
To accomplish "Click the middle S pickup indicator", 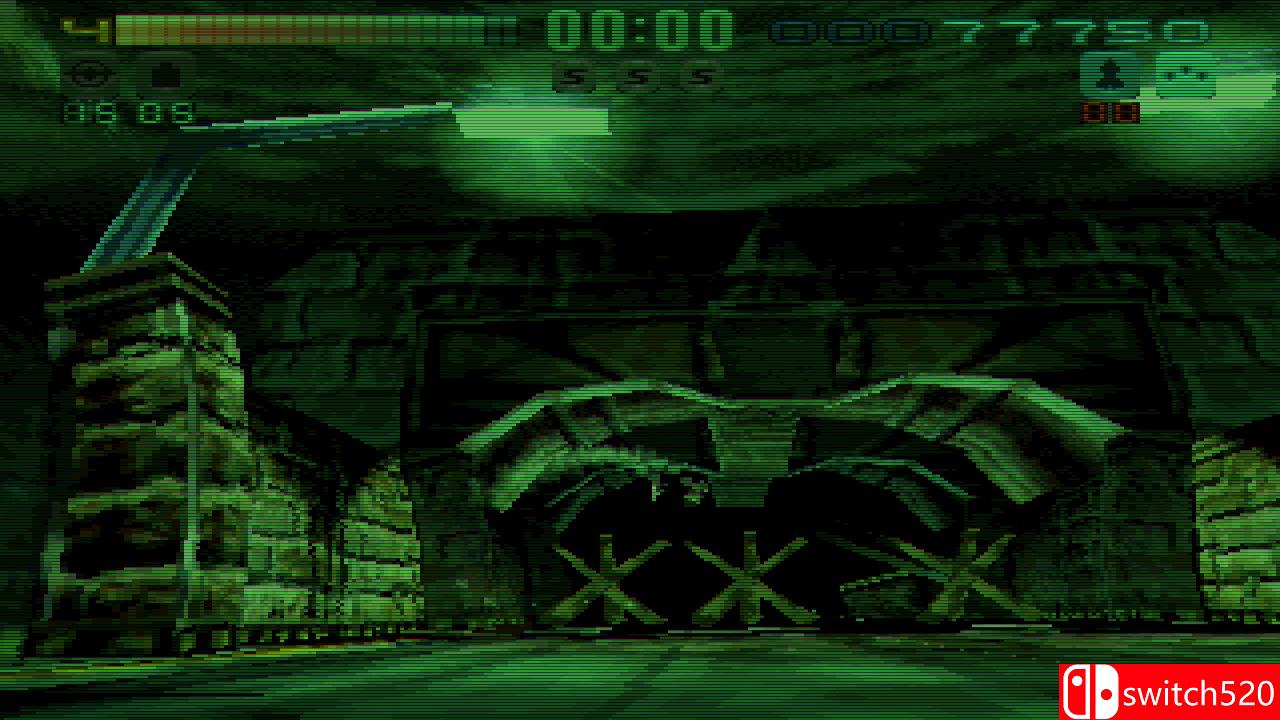I will pos(640,76).
